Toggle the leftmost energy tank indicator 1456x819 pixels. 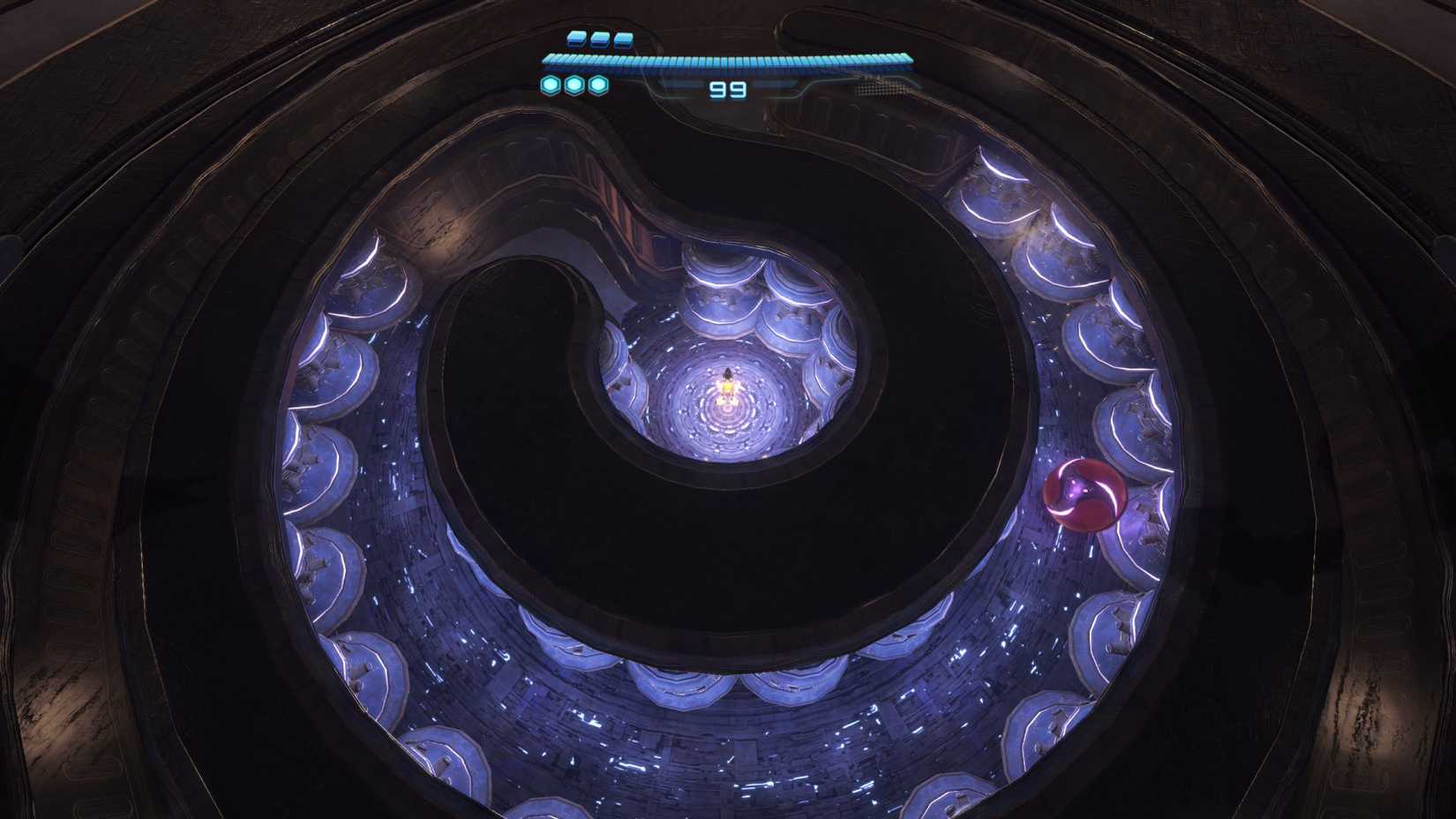pyautogui.click(x=574, y=39)
